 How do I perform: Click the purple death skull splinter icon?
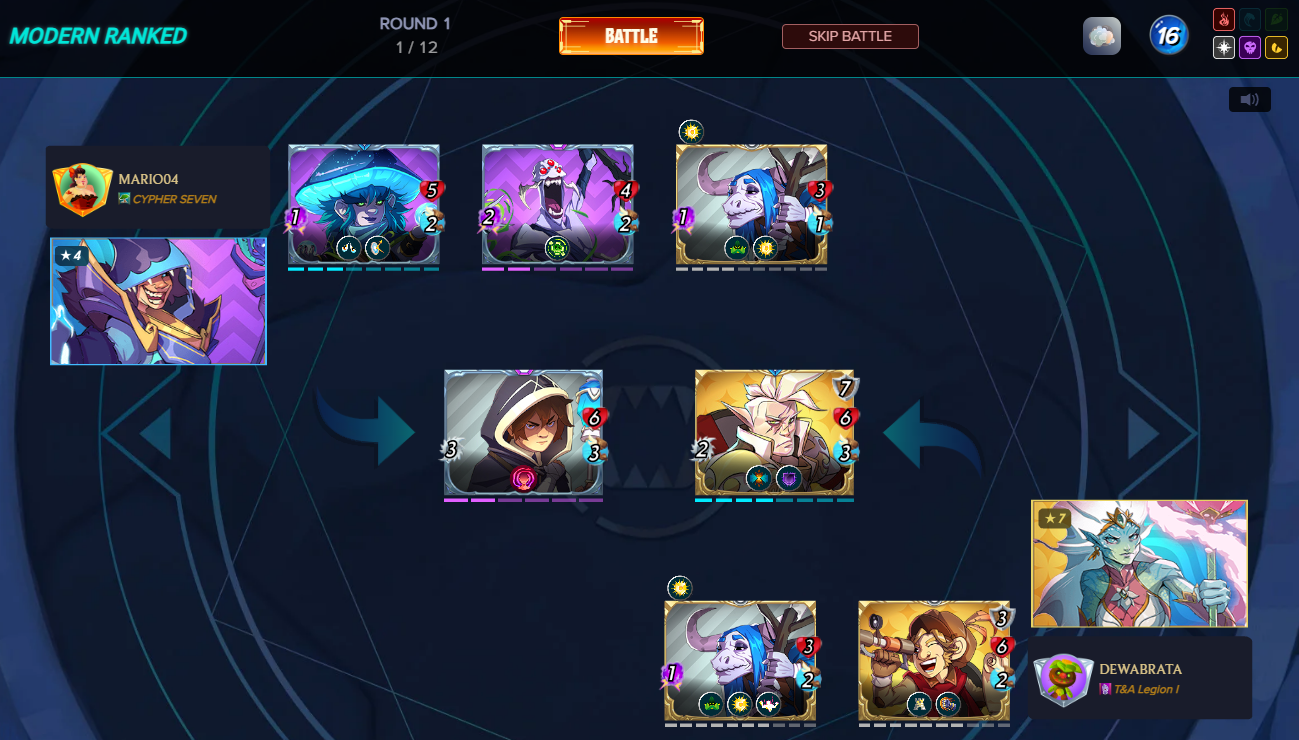click(x=1250, y=47)
